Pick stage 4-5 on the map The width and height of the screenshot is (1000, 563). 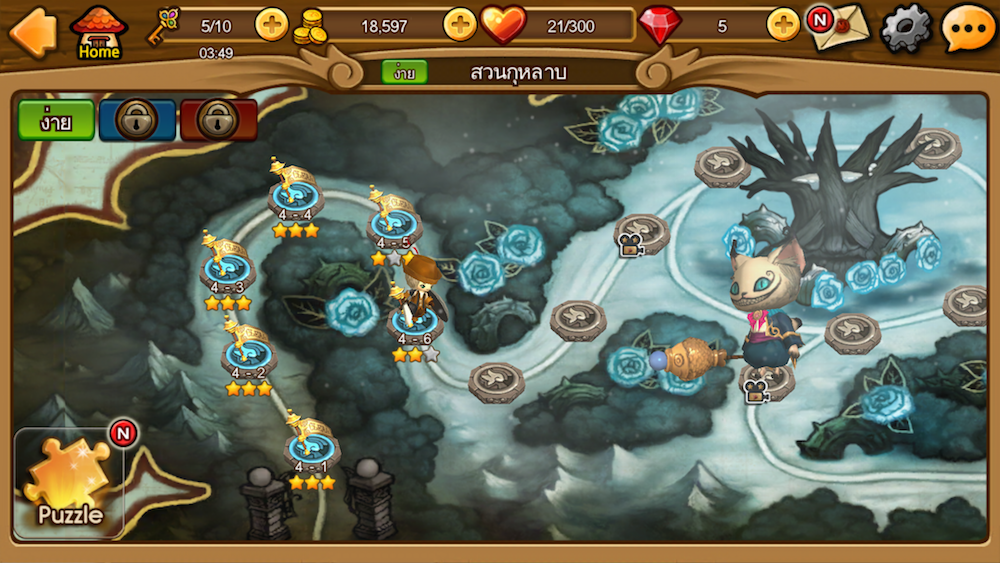click(x=394, y=226)
